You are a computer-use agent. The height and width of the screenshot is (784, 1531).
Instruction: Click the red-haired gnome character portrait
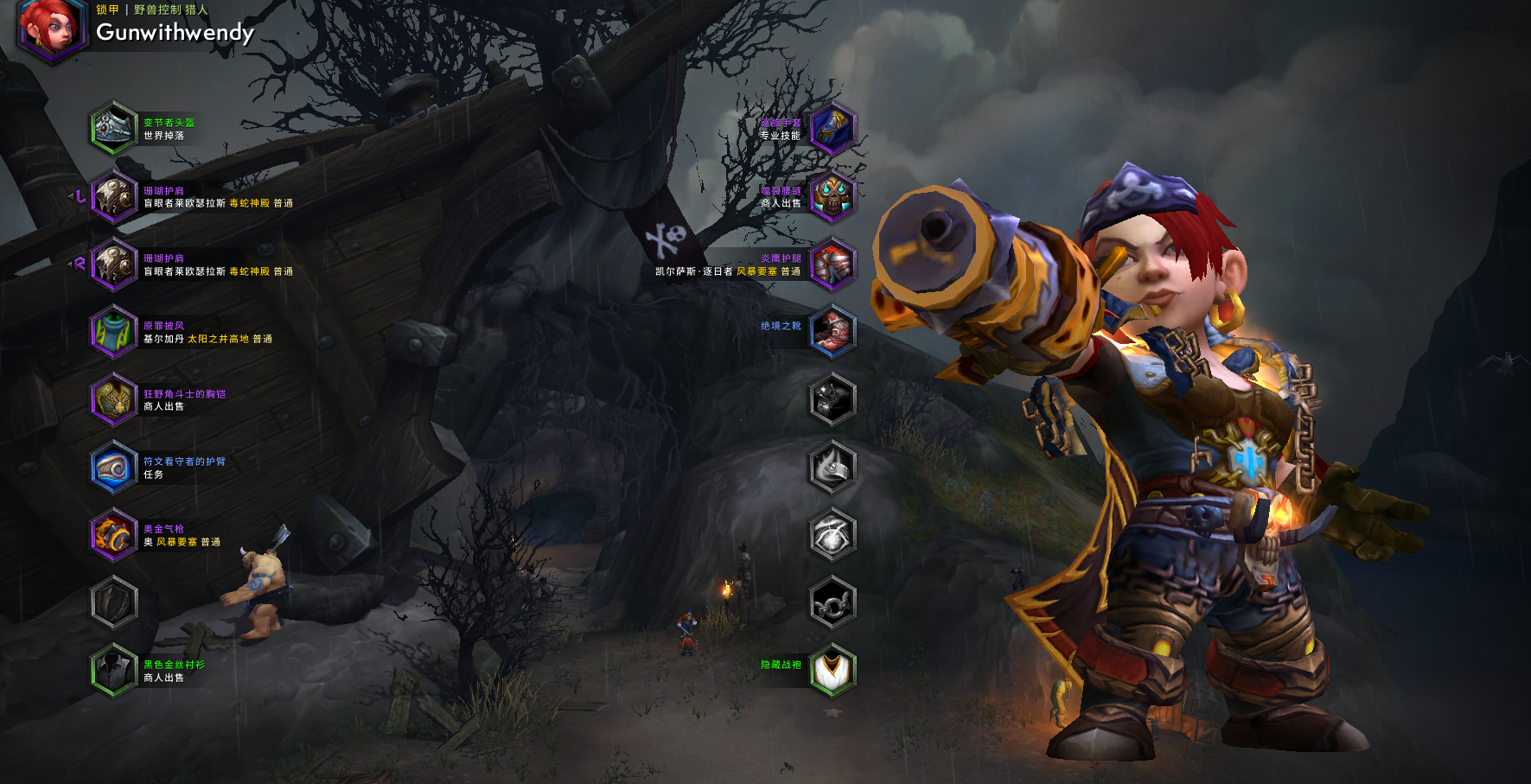pos(51,29)
